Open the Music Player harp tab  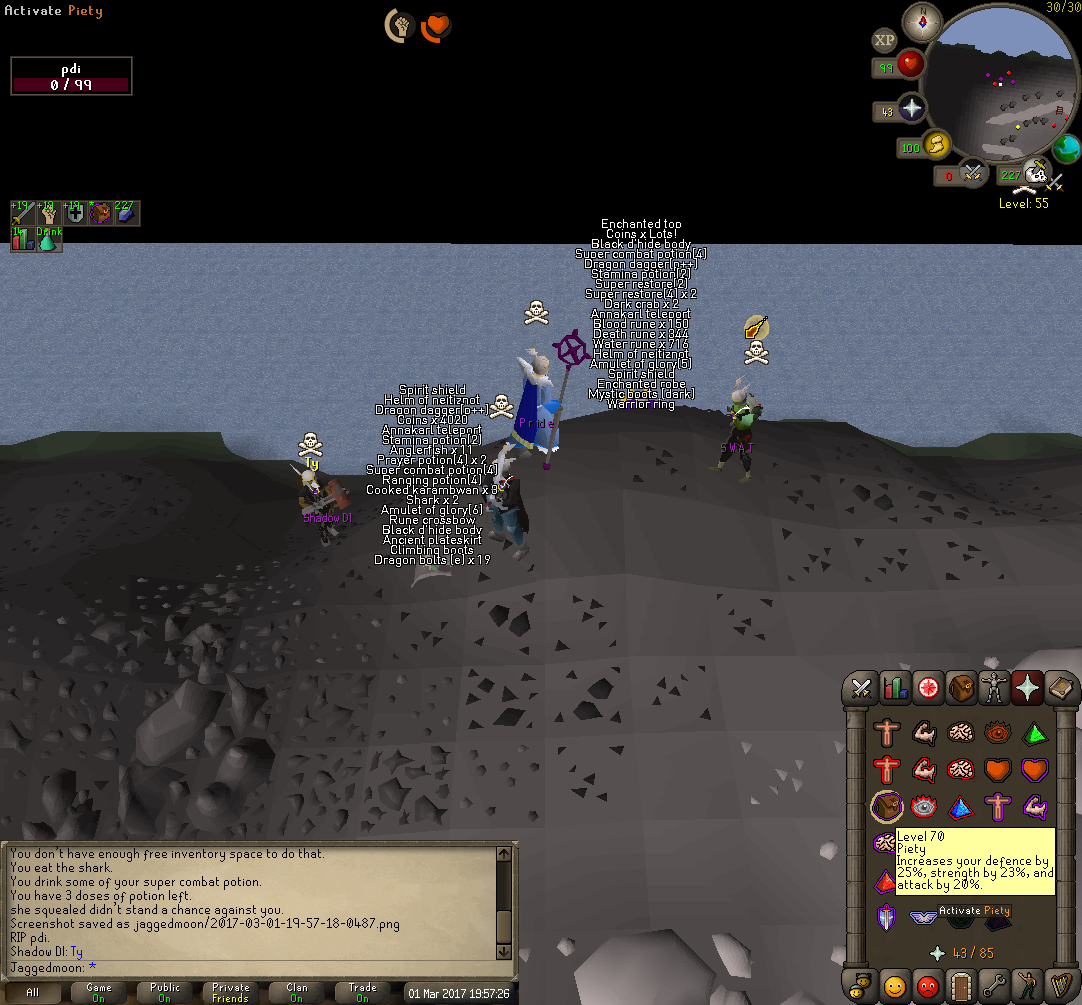point(1060,983)
